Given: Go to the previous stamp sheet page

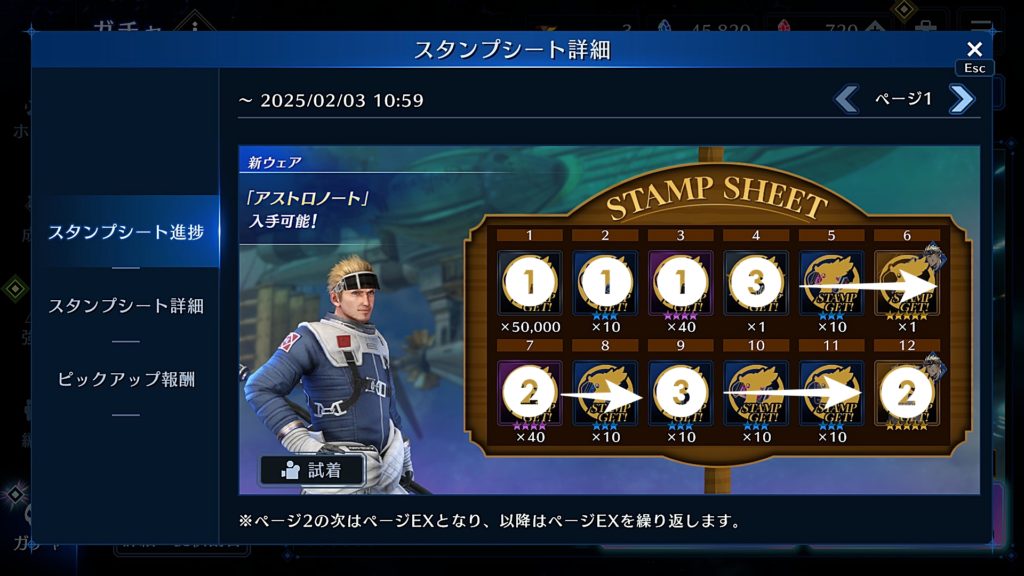Looking at the screenshot, I should click(x=846, y=99).
